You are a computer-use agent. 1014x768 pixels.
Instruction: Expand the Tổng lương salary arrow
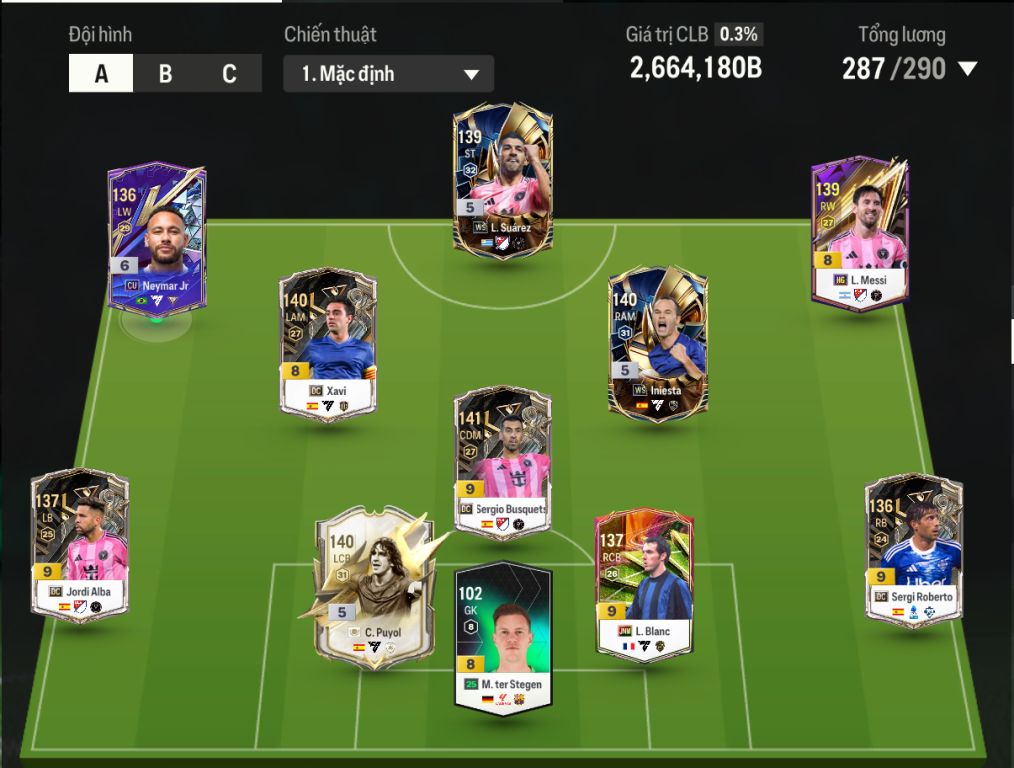point(967,69)
